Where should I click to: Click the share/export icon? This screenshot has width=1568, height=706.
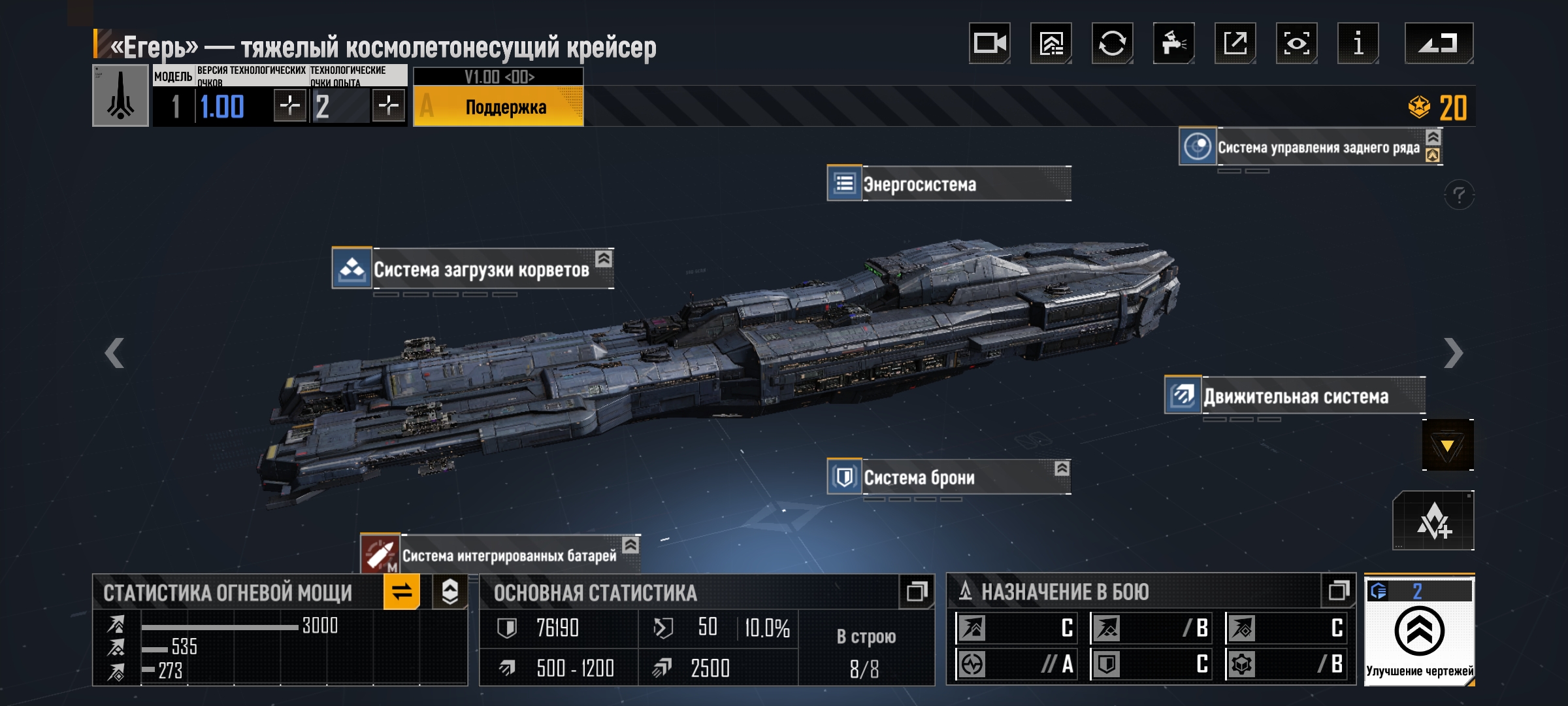(1235, 44)
